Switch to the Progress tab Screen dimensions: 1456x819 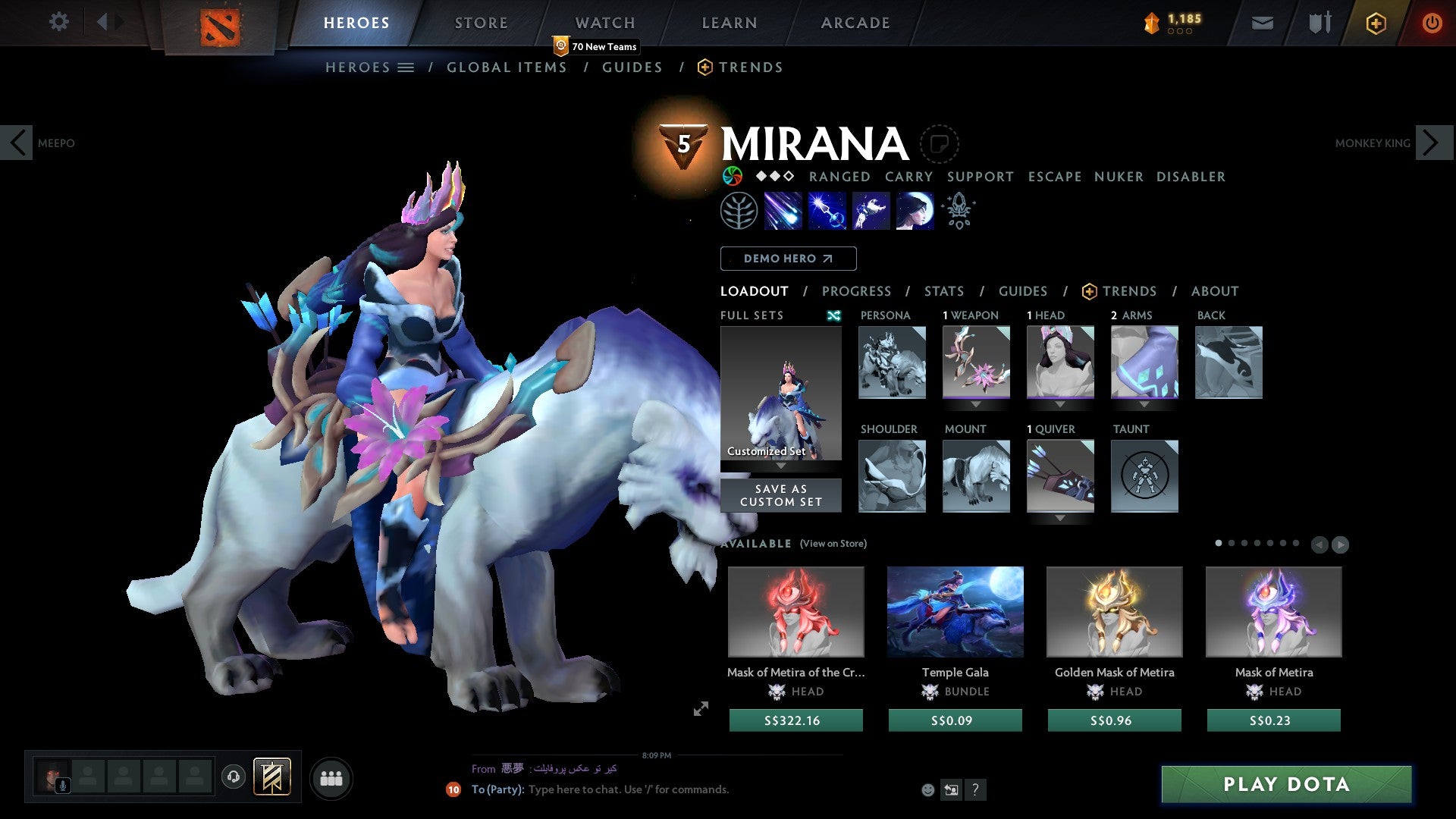pos(856,291)
